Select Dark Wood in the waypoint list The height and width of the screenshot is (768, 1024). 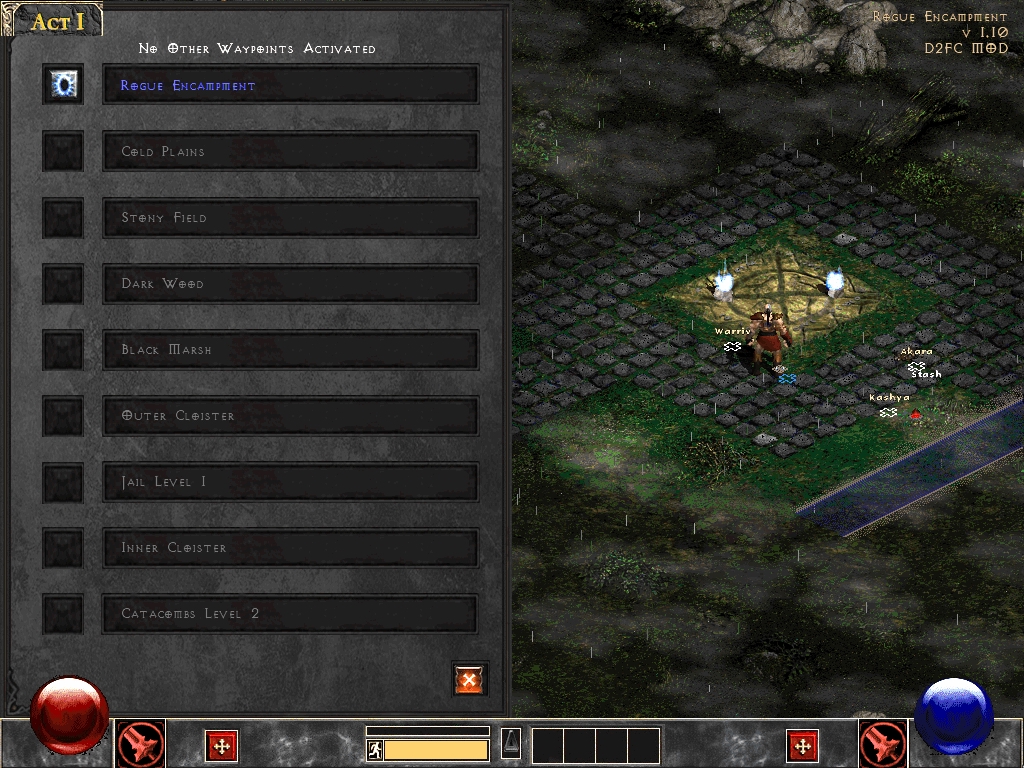click(x=290, y=283)
